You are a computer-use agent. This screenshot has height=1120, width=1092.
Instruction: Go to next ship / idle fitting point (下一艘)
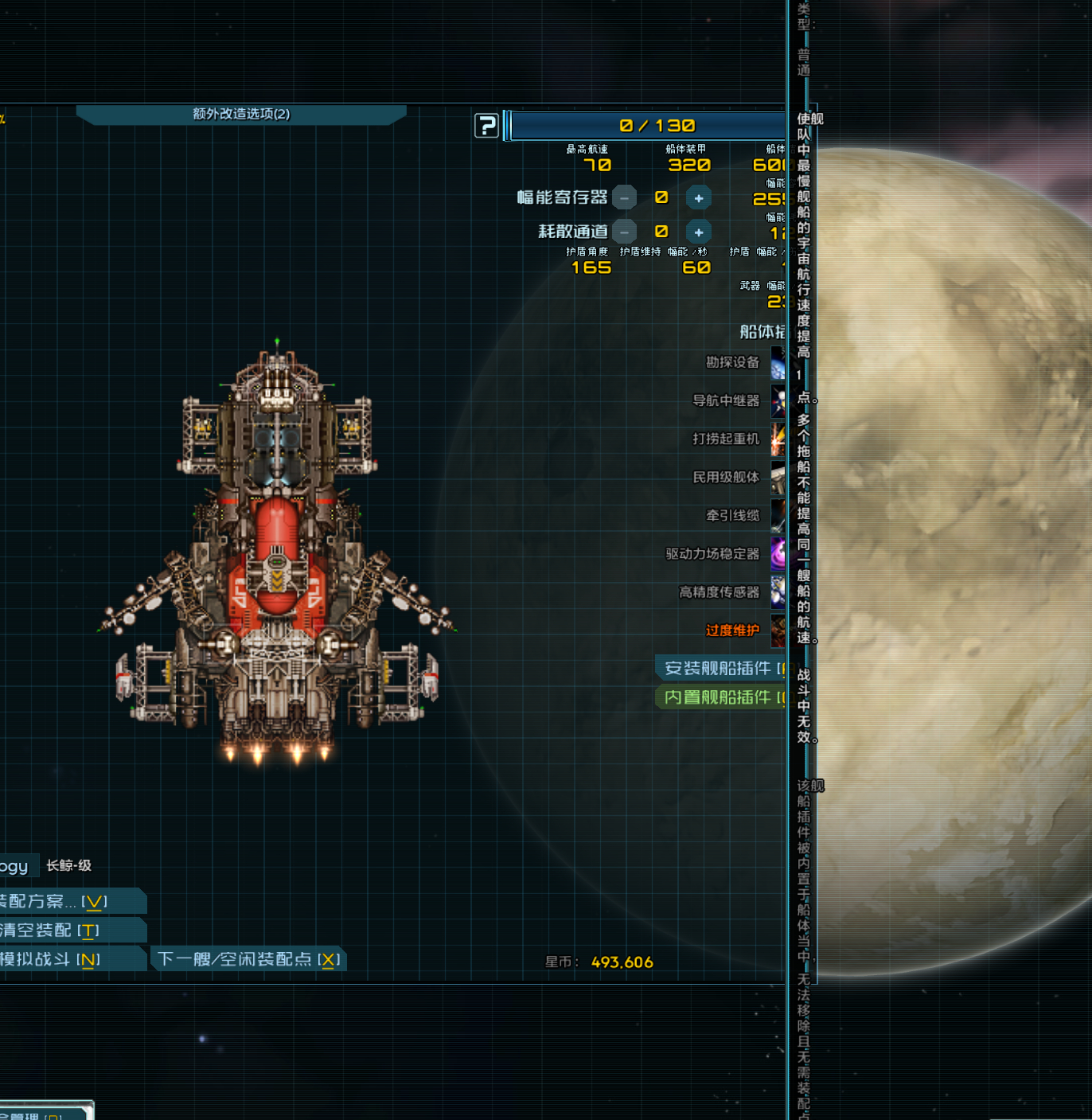coord(248,959)
